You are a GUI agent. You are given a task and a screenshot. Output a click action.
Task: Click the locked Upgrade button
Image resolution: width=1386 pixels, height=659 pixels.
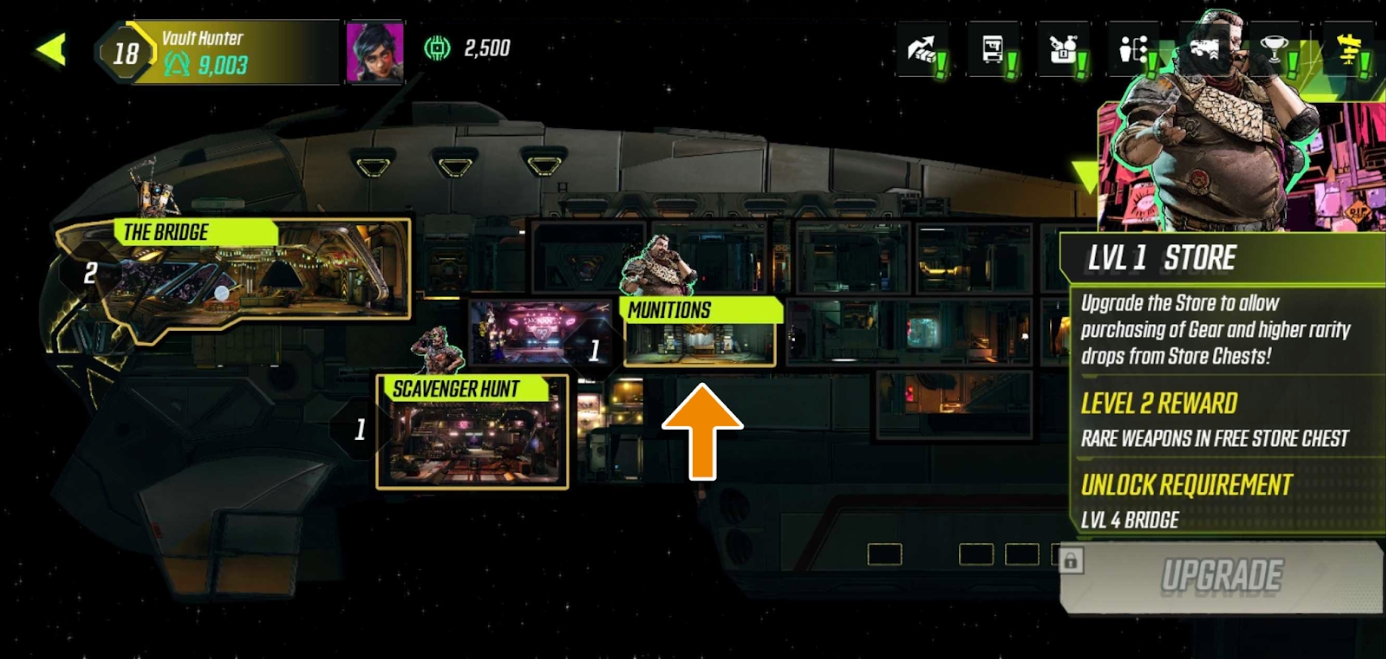point(1220,576)
